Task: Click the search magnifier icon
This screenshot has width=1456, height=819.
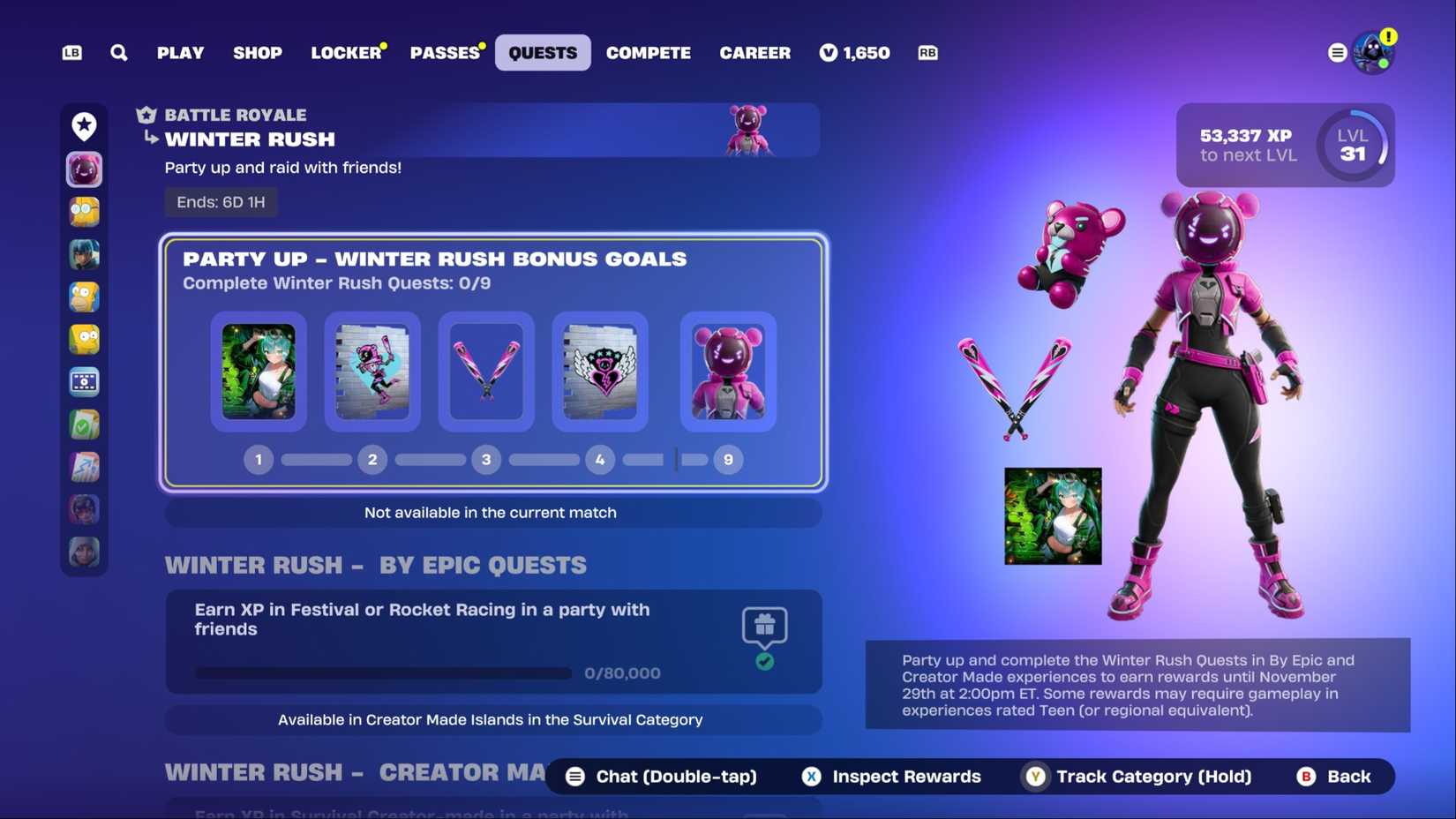Action: click(x=118, y=52)
